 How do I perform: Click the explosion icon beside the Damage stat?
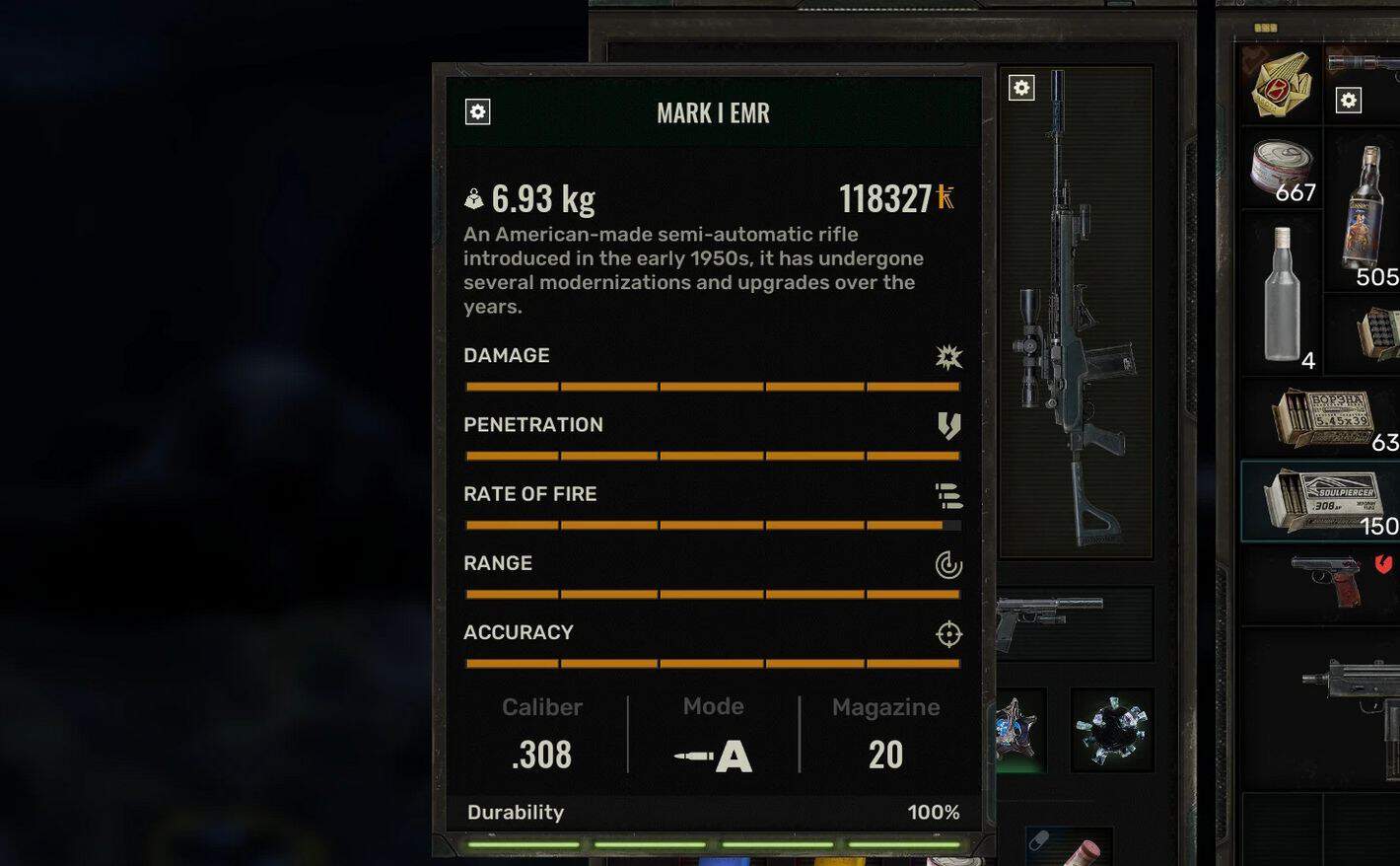pyautogui.click(x=945, y=357)
